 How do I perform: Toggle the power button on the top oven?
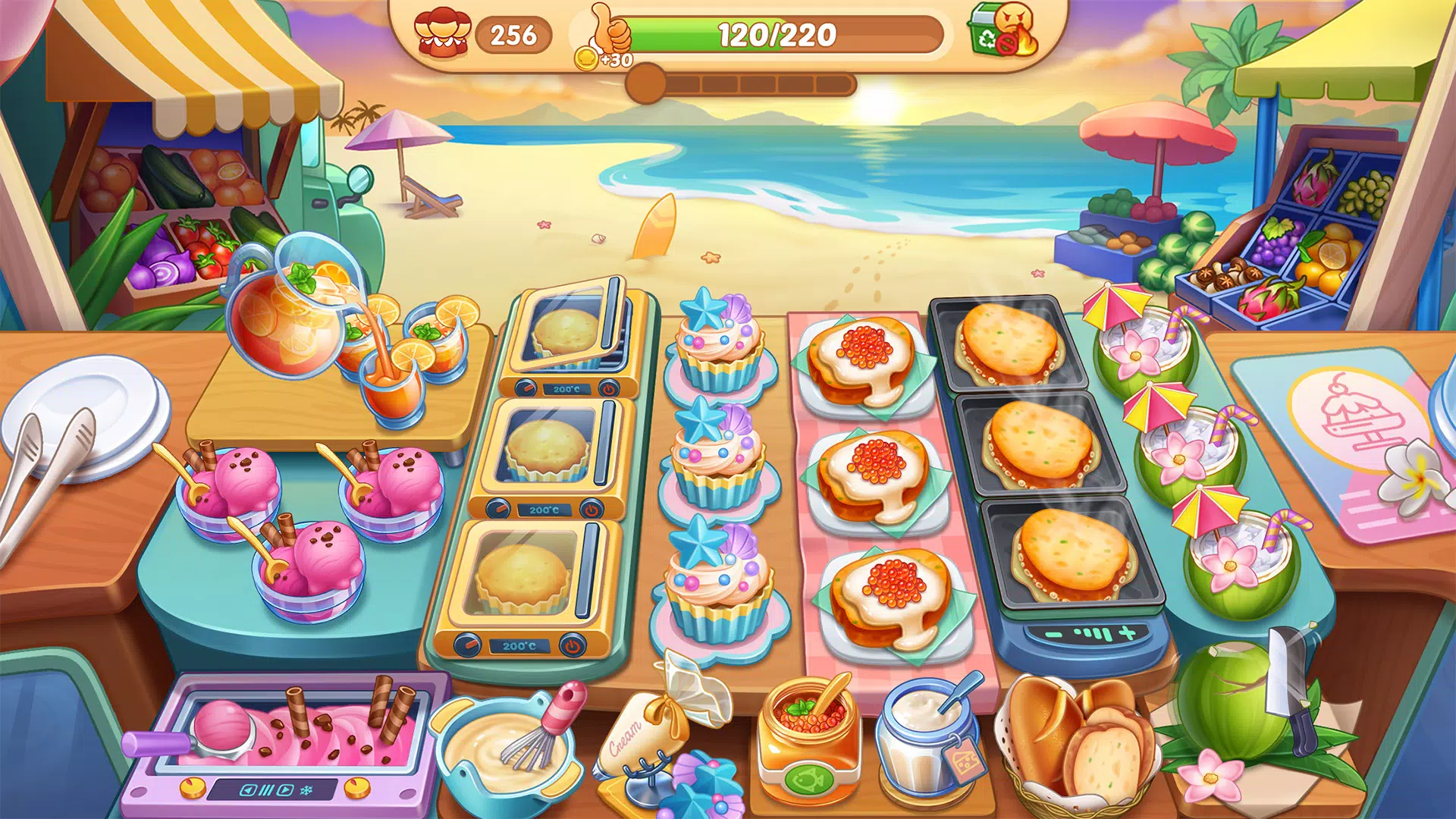(x=609, y=390)
